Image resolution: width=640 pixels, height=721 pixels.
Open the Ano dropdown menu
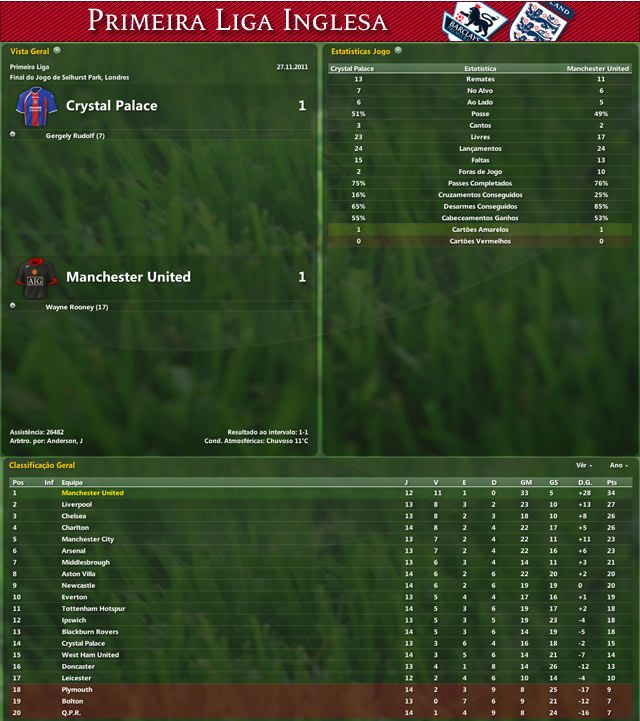click(619, 465)
